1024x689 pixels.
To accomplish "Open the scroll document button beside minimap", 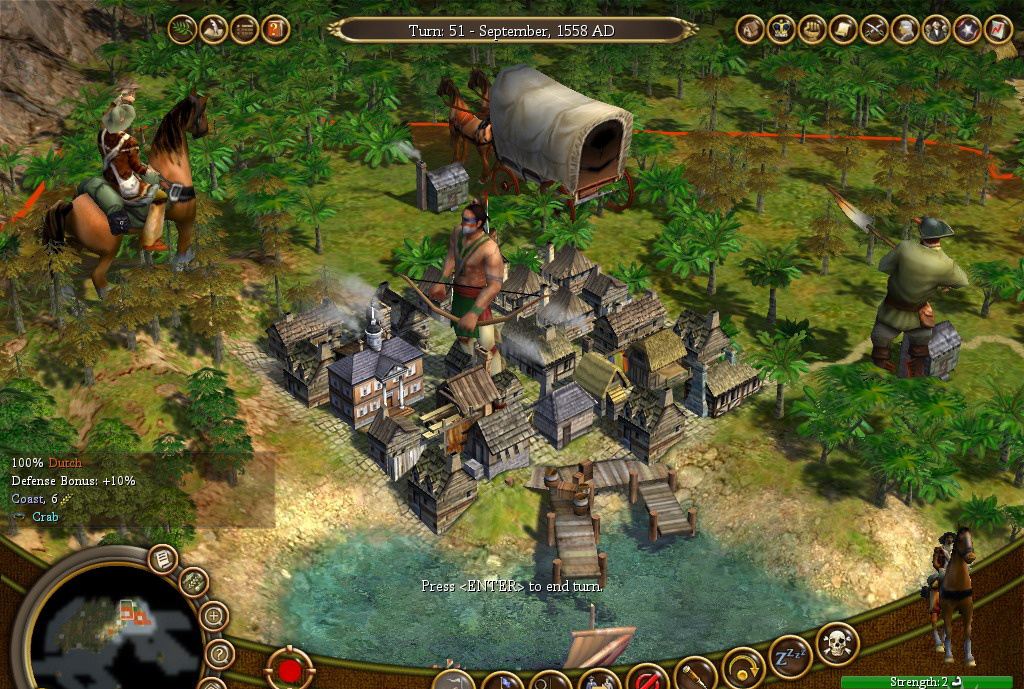I will tap(163, 558).
